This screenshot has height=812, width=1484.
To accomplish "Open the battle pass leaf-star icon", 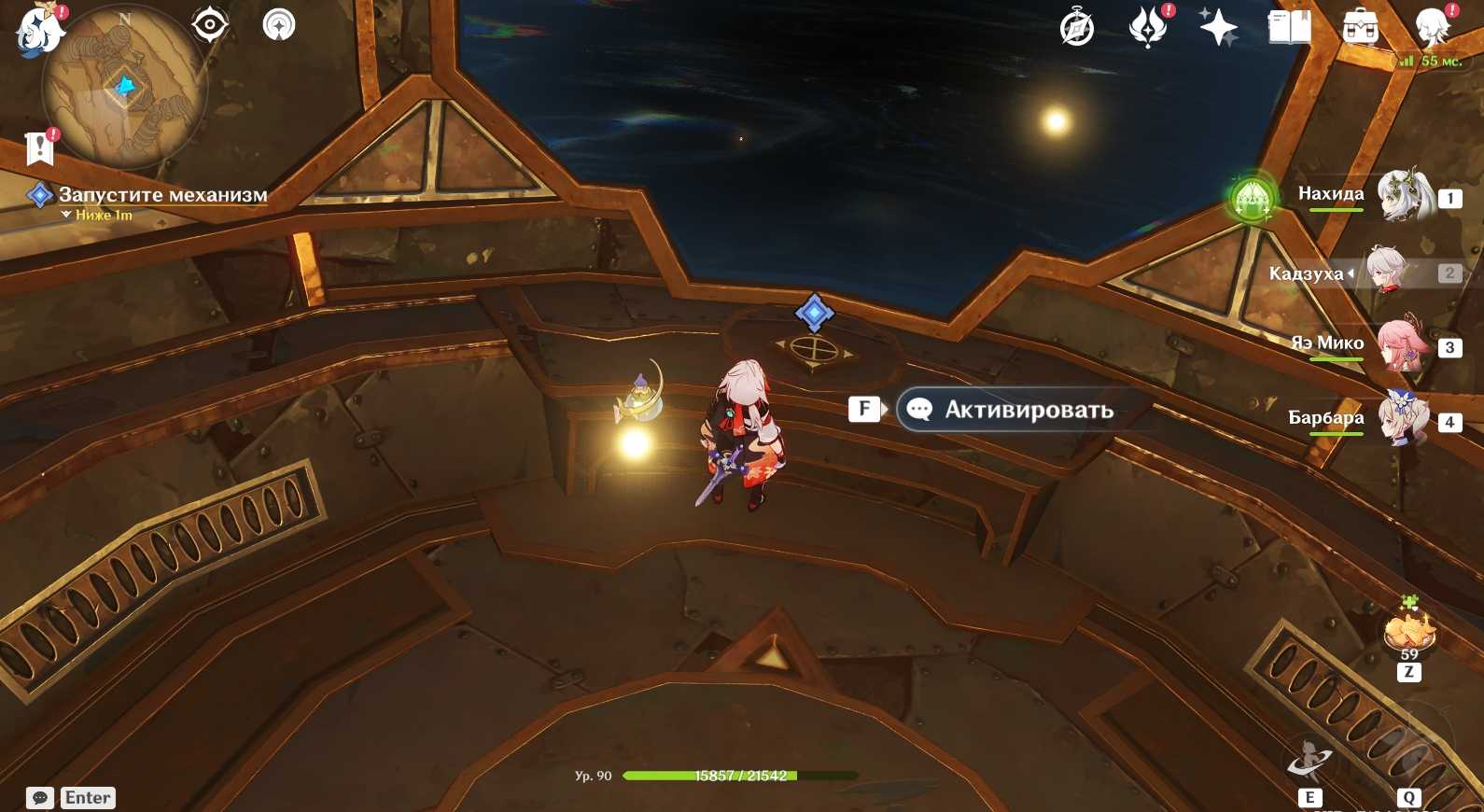I will click(x=1148, y=26).
